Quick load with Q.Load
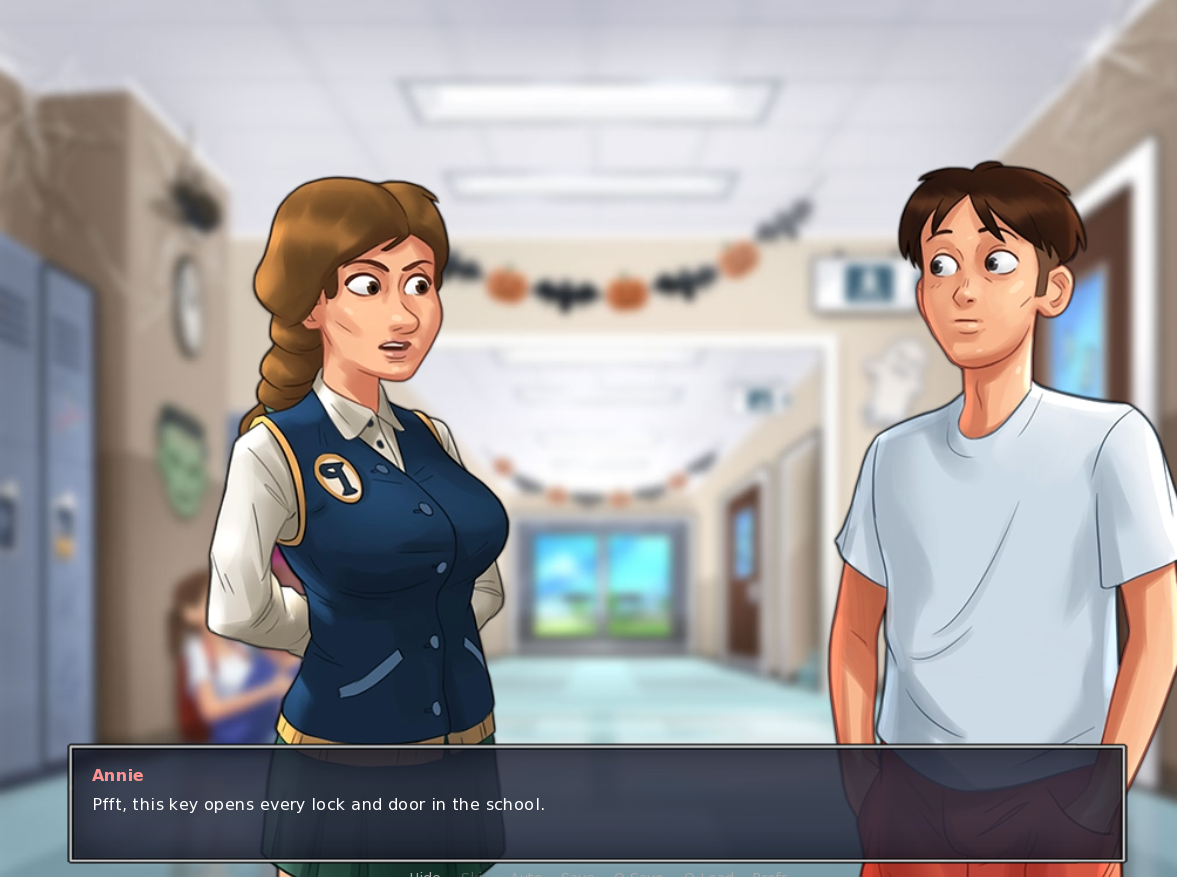Viewport: 1177px width, 877px height. point(708,873)
